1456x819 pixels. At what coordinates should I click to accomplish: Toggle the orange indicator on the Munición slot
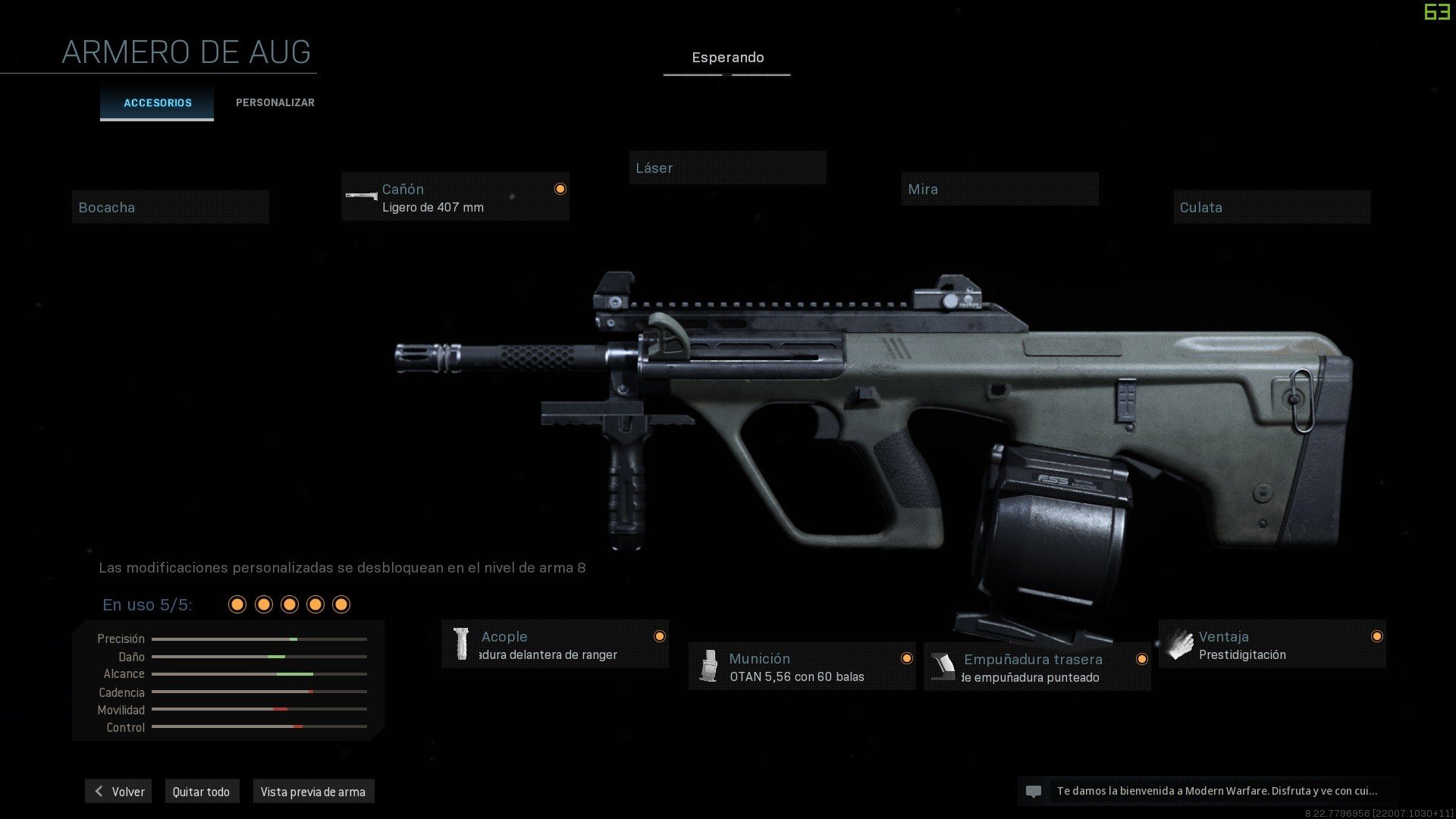(908, 659)
